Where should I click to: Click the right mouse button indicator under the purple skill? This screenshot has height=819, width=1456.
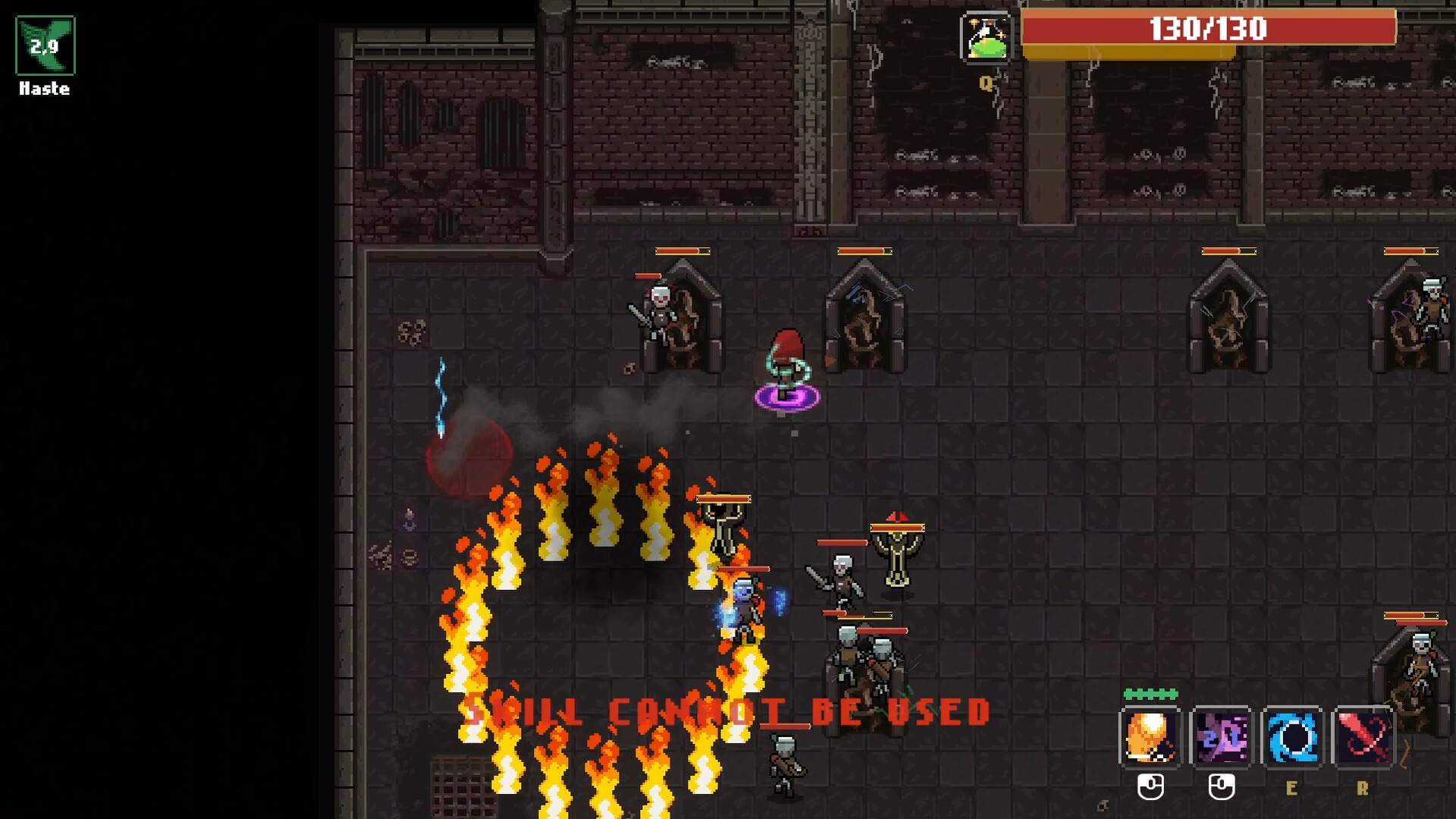[1221, 788]
